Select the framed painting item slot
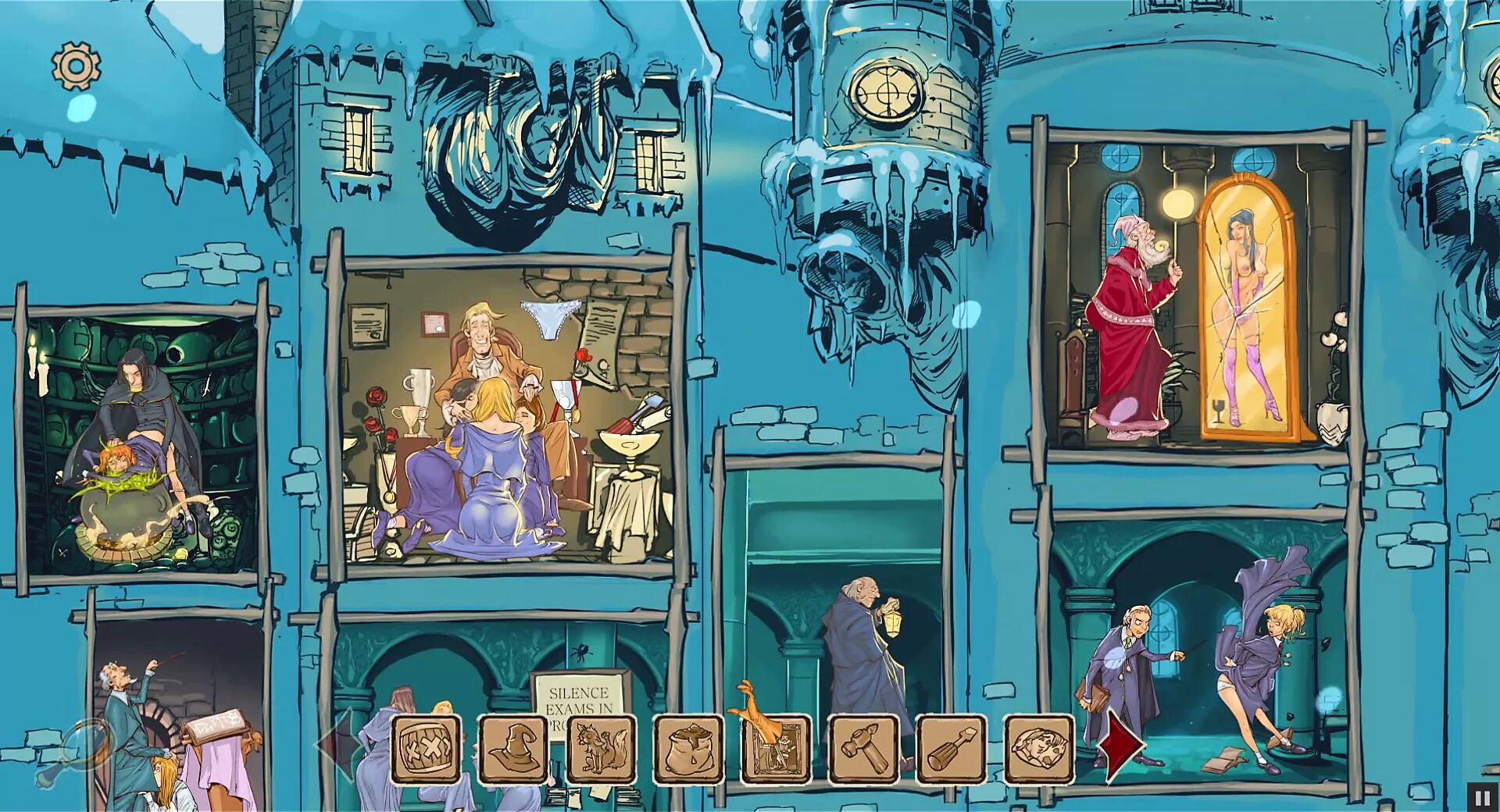This screenshot has height=812, width=1500. click(x=776, y=750)
